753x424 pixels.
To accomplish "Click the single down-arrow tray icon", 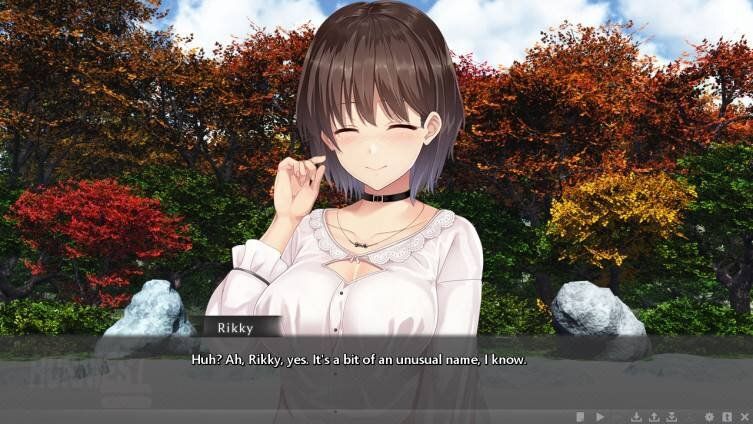I will click(636, 416).
